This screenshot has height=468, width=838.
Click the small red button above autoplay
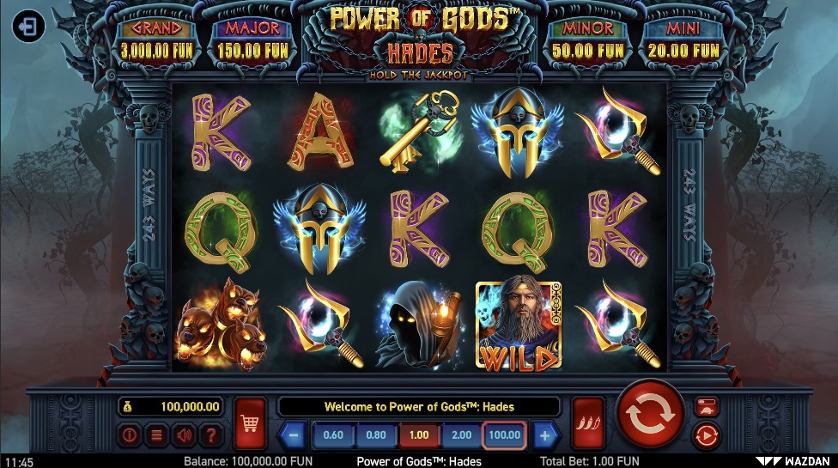[705, 406]
